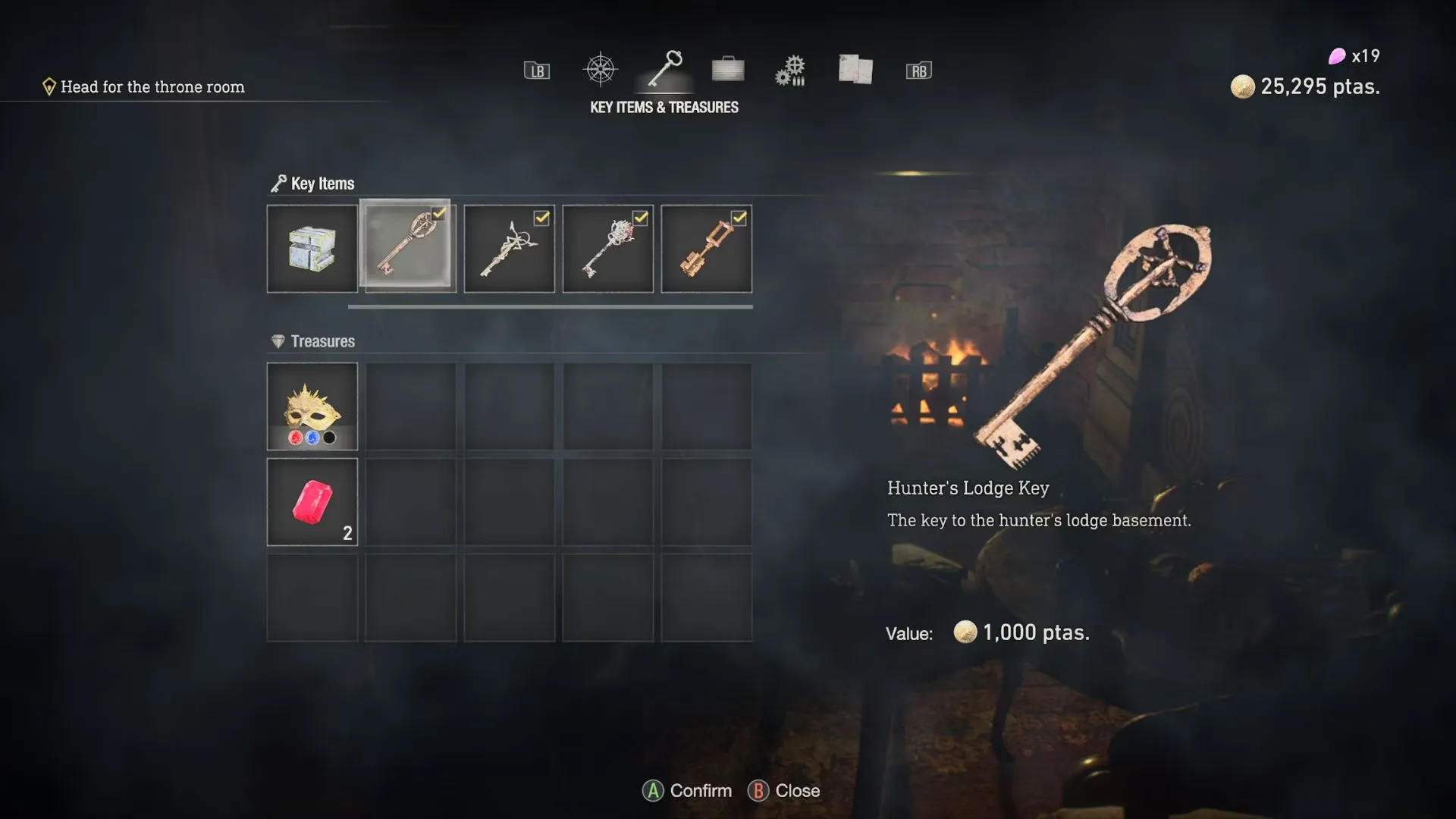Select the golden mask treasure

pos(312,406)
